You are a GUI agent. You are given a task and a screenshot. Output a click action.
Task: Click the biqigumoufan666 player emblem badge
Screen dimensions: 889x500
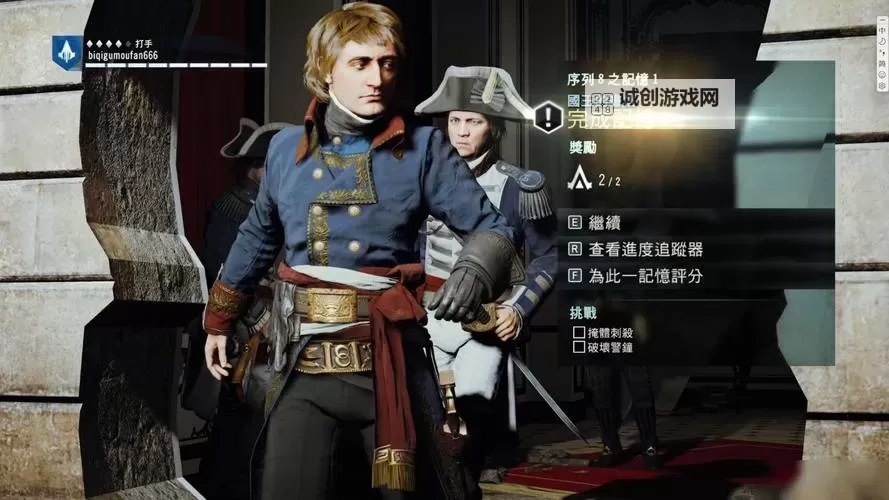67,53
